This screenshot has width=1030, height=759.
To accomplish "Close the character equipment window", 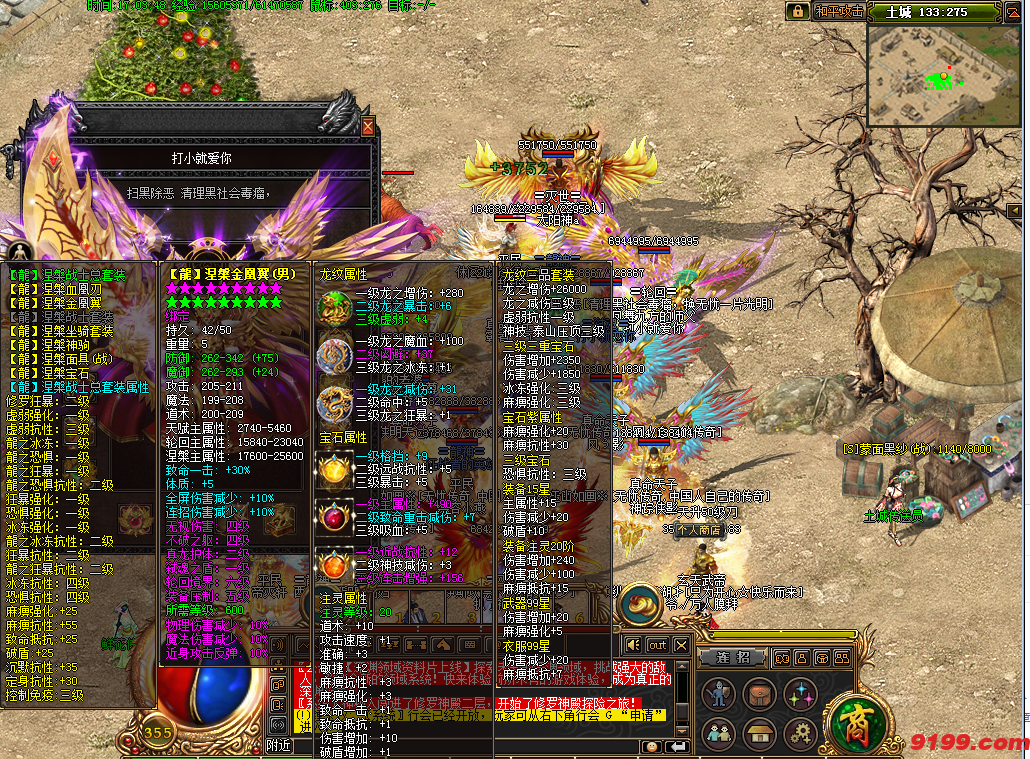I will tap(368, 127).
